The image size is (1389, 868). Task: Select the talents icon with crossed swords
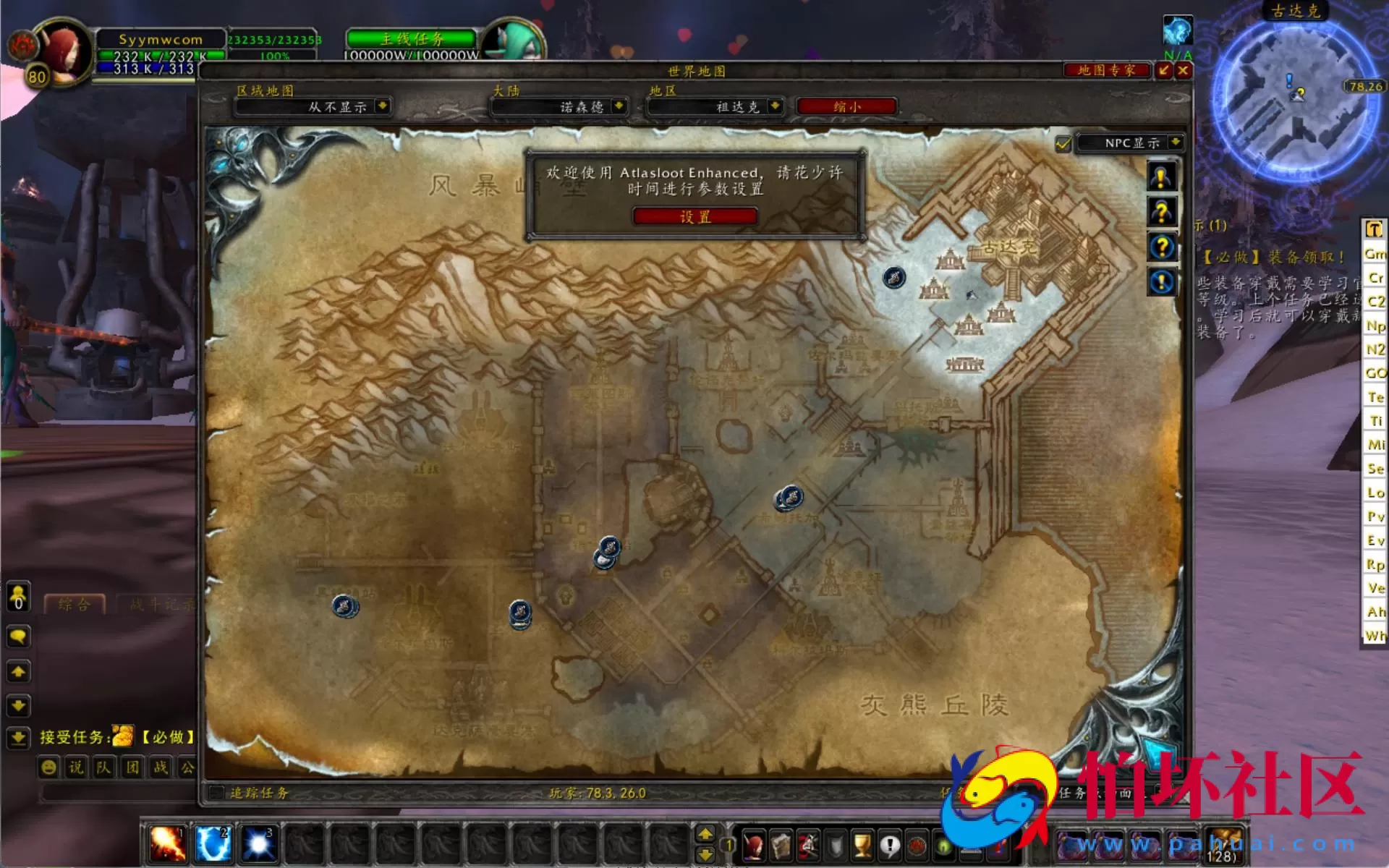[808, 846]
